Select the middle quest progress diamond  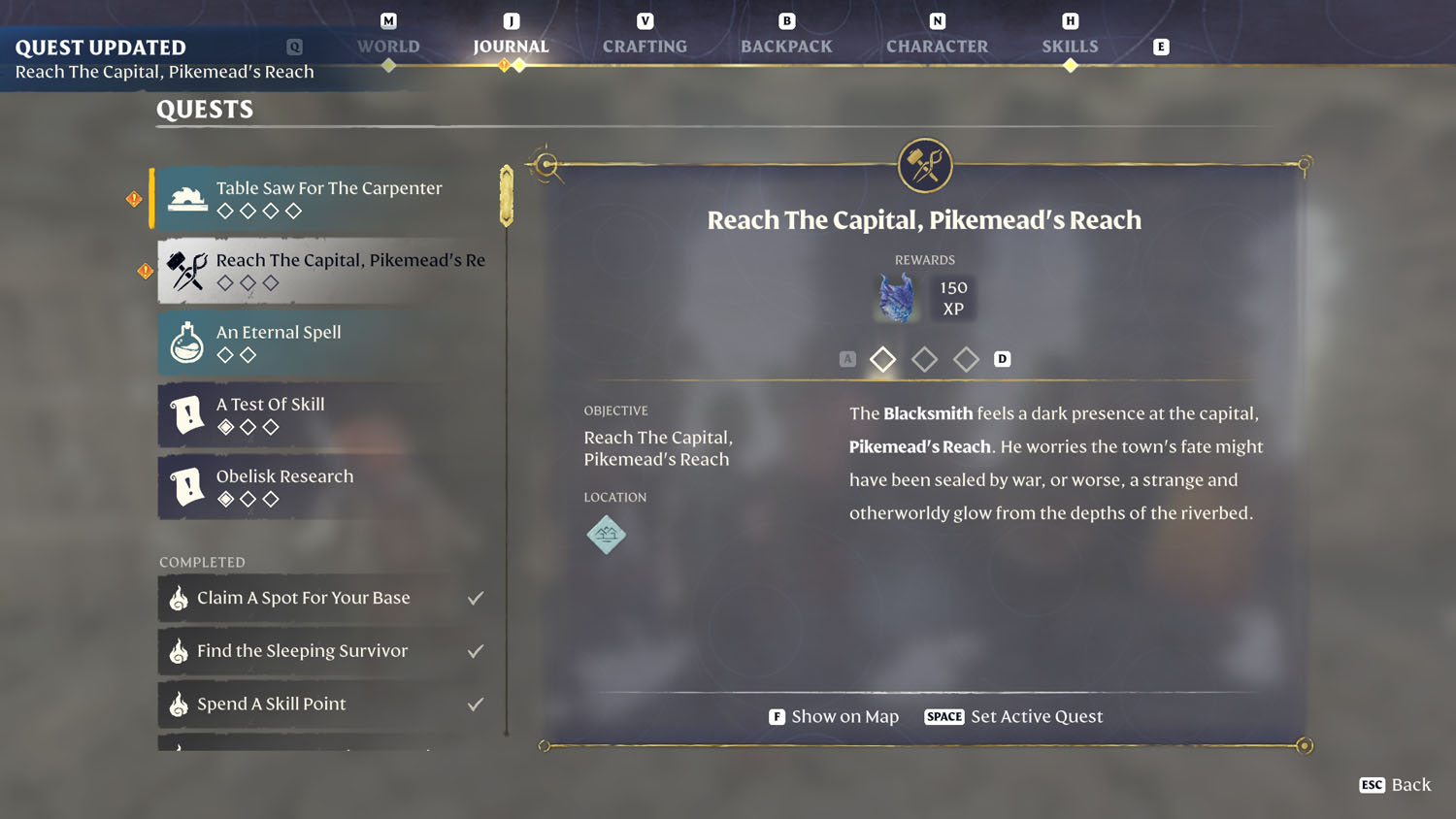tap(924, 358)
